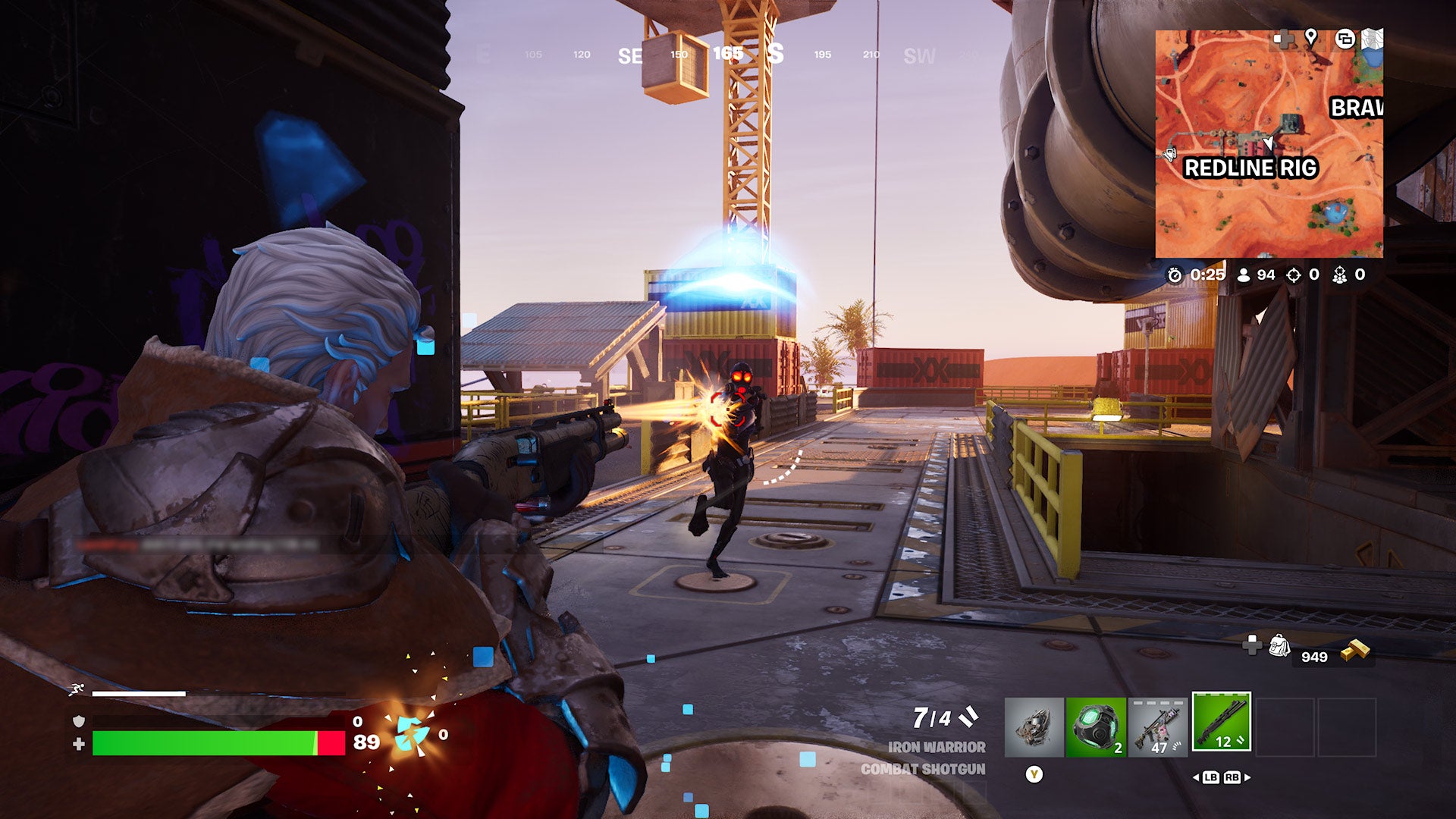
Task: Click the players-remaining icon showing 94
Action: click(x=1244, y=275)
